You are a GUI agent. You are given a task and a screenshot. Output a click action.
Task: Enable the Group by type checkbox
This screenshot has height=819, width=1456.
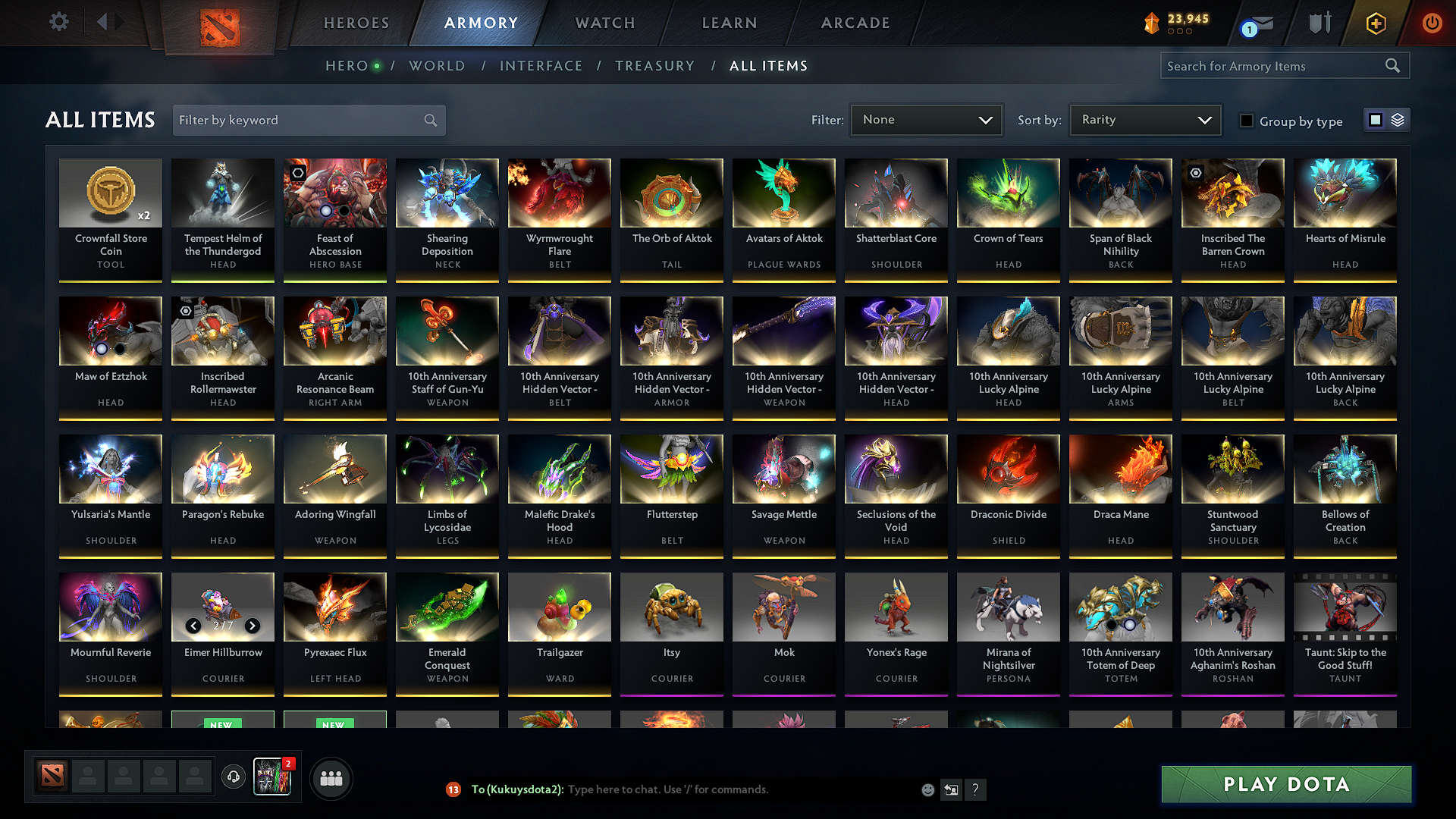tap(1247, 121)
